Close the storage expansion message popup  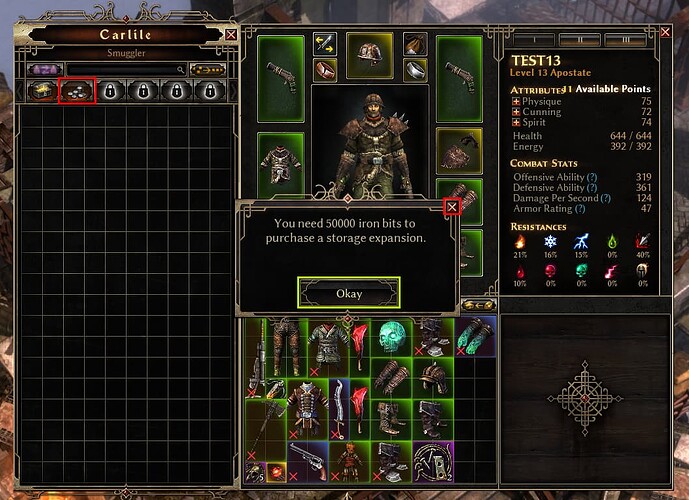click(x=452, y=207)
